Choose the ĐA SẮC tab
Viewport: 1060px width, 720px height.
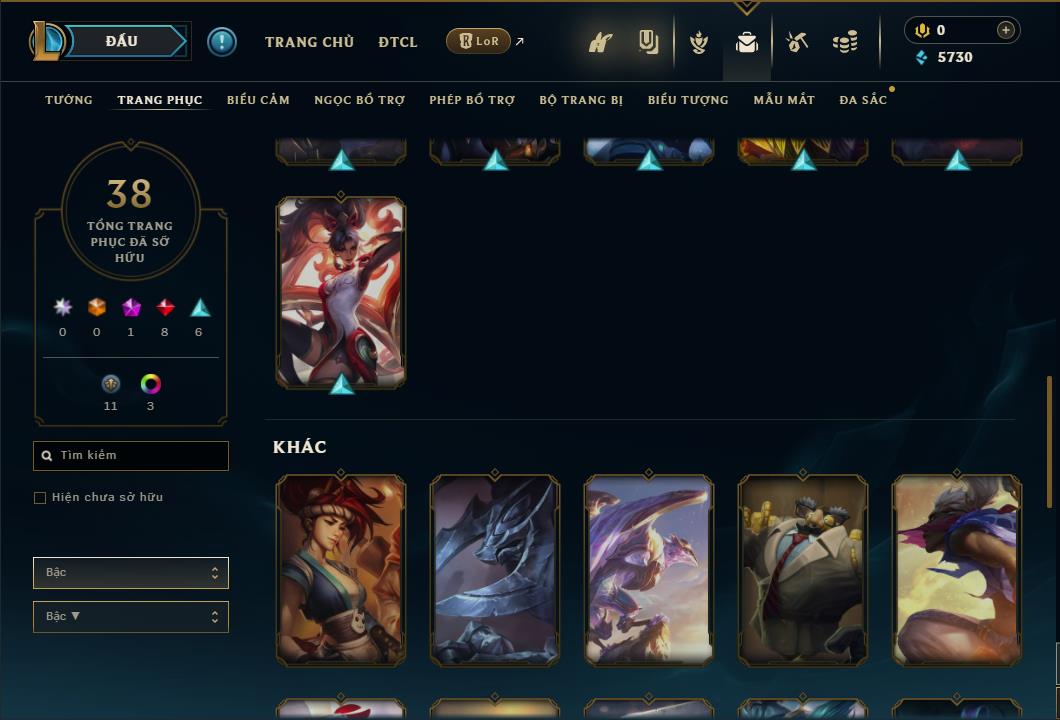click(x=863, y=100)
